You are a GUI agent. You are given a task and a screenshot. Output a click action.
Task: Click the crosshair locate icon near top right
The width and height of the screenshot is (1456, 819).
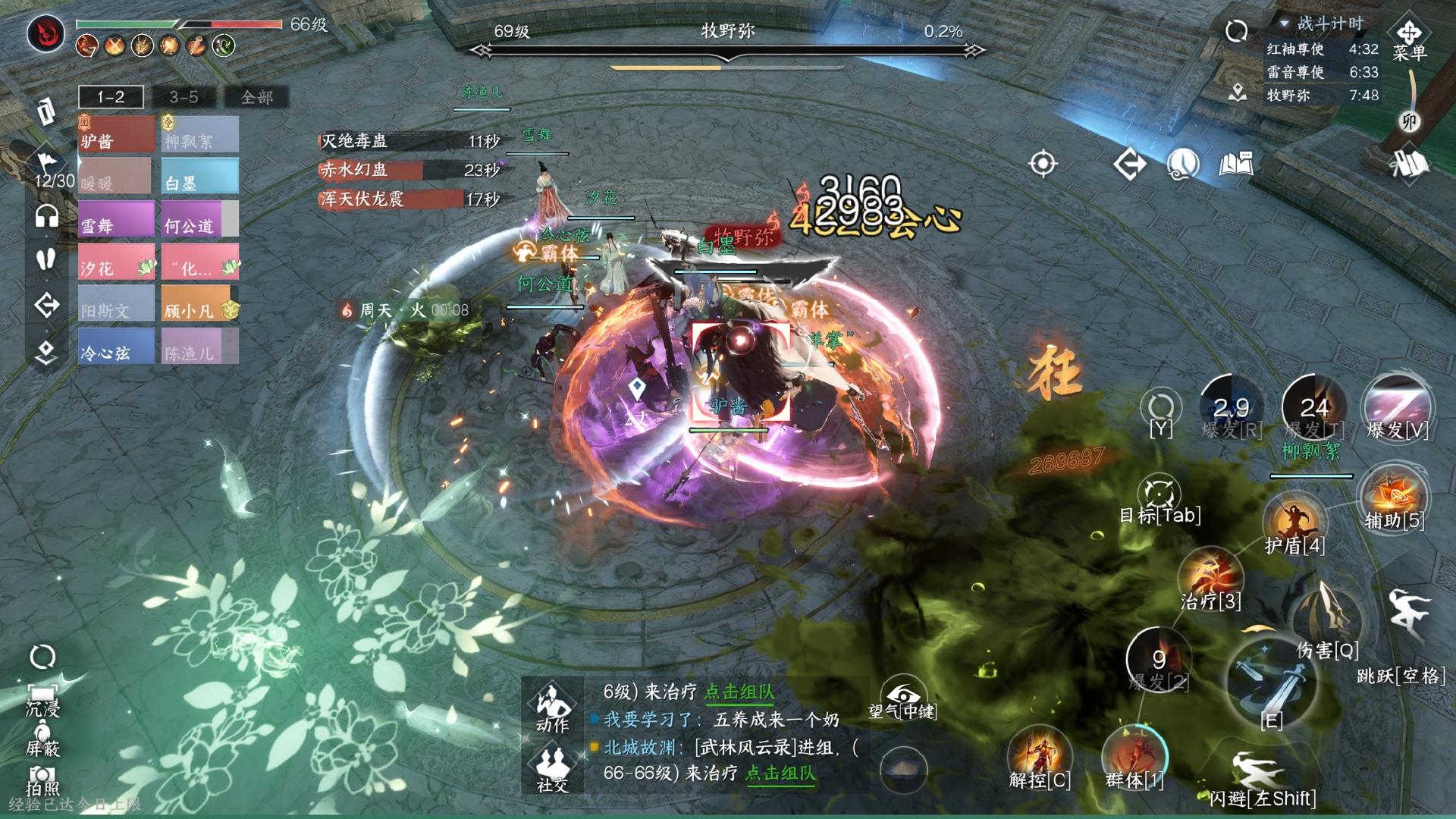pyautogui.click(x=1043, y=163)
